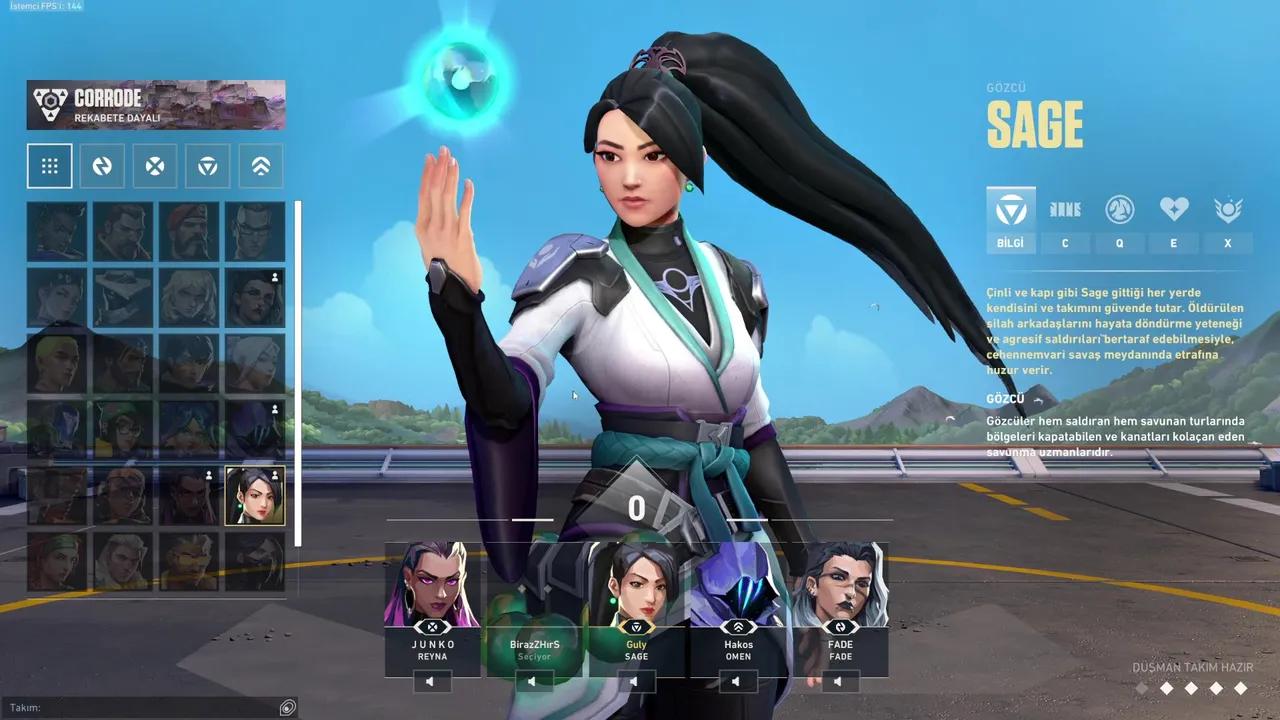Mute JUNKO's voice with the speaker toggle

431,681
